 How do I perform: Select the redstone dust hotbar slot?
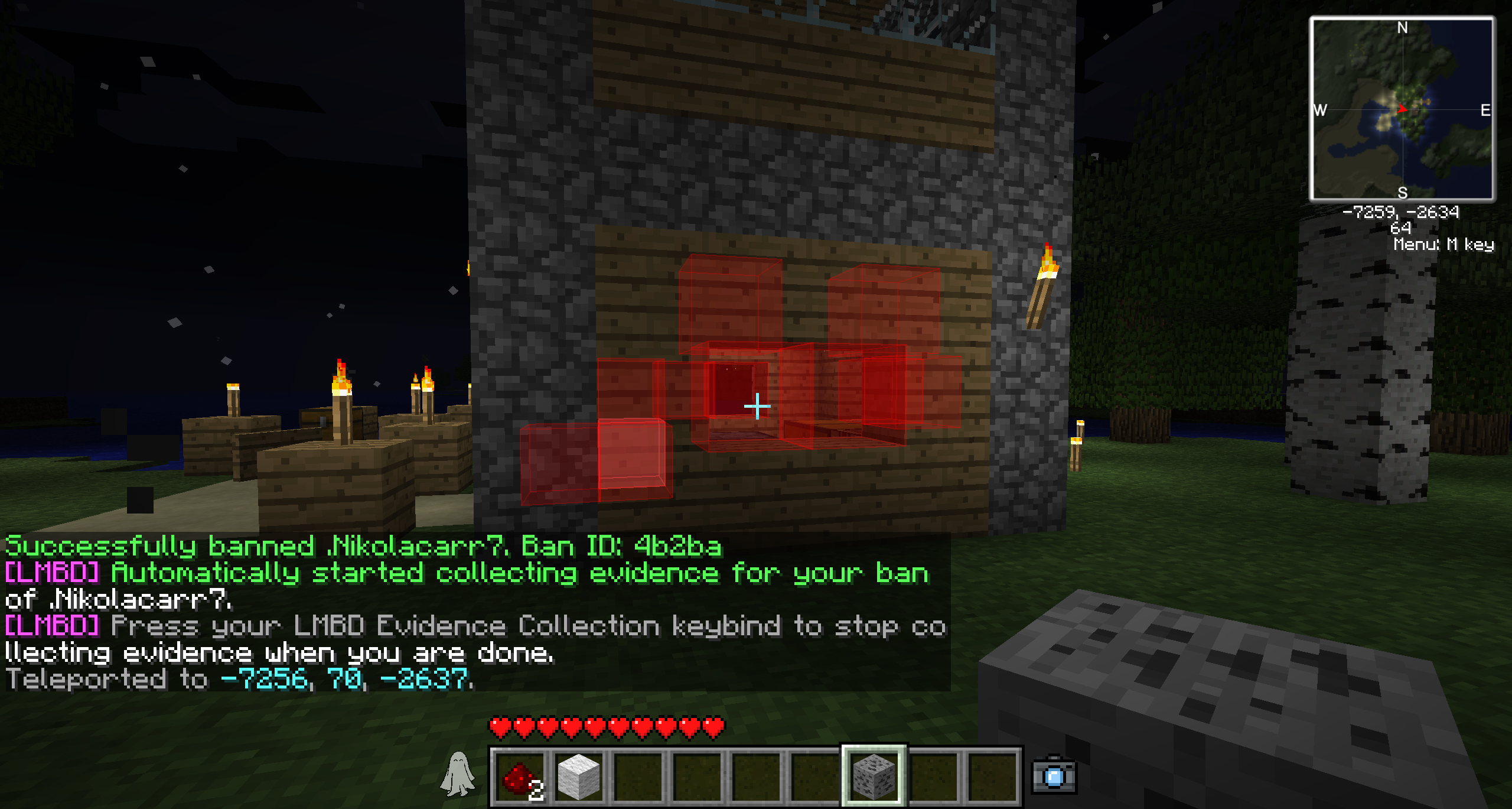coord(520,776)
